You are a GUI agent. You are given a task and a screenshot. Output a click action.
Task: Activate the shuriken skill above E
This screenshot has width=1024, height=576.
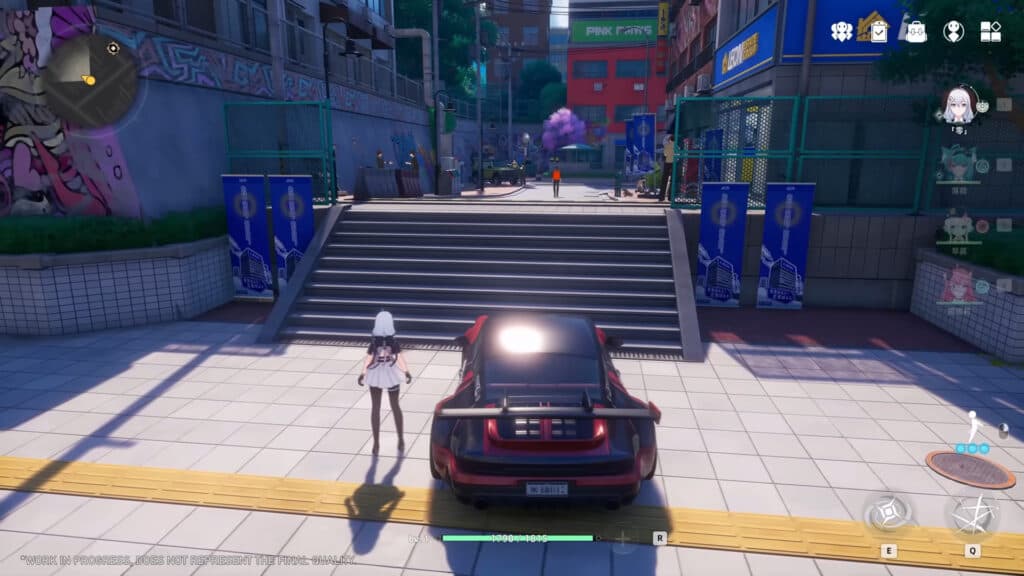point(888,515)
